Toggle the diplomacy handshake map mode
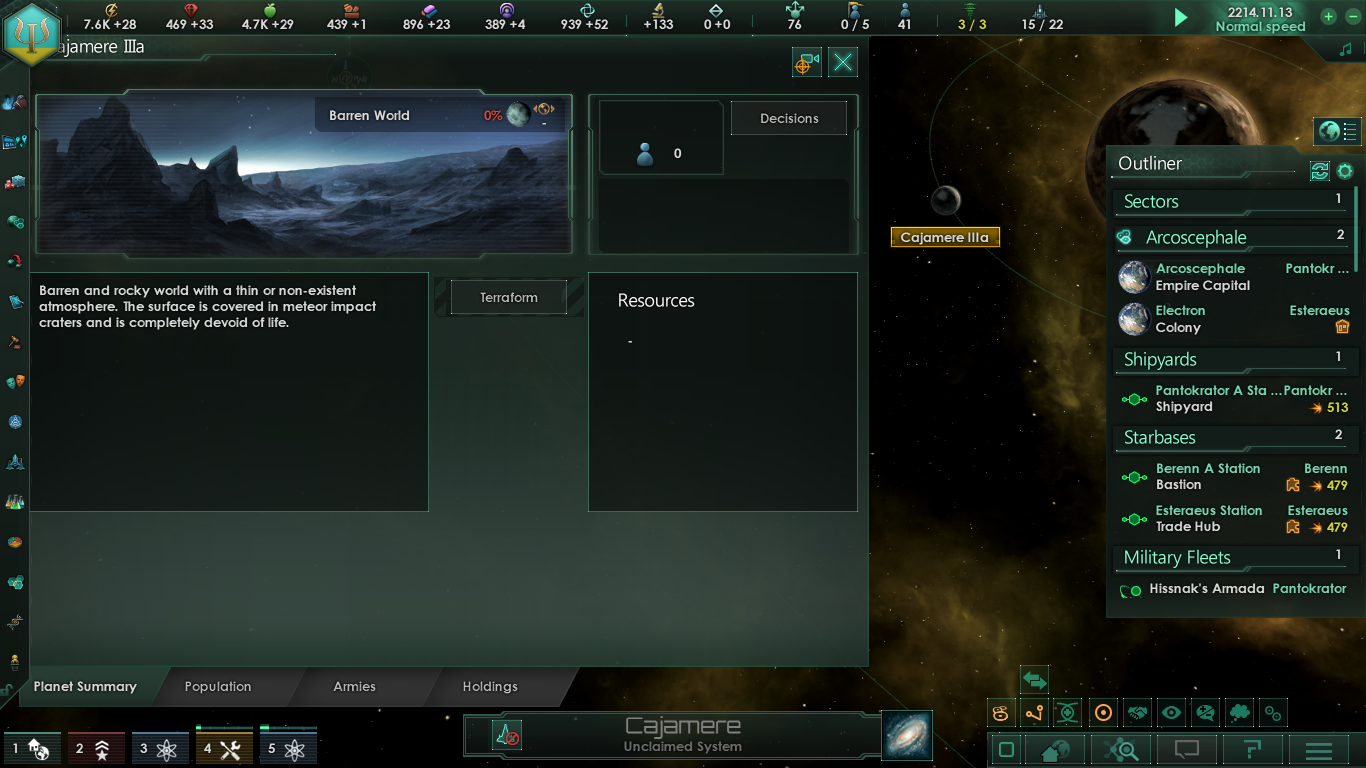 pyautogui.click(x=1137, y=713)
